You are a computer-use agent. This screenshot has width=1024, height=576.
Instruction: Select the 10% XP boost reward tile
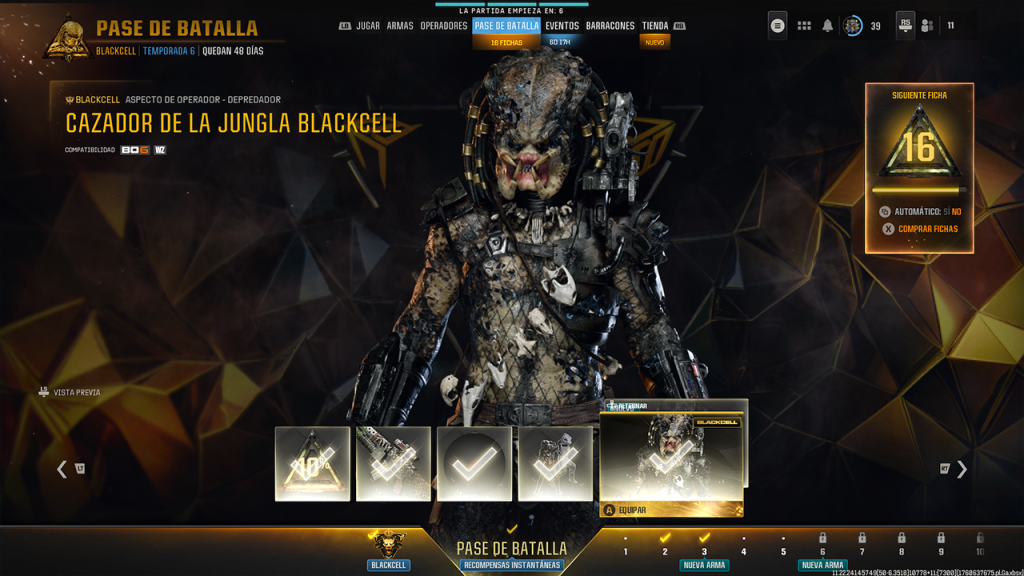(x=312, y=463)
